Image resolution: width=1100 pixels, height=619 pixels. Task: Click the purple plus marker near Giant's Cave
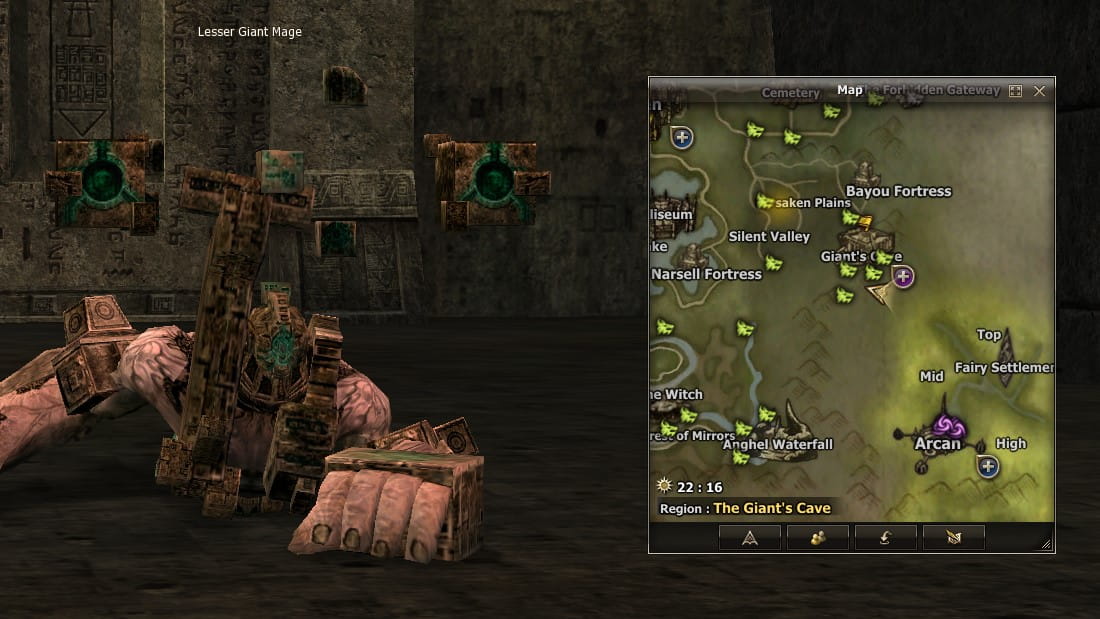[x=903, y=276]
